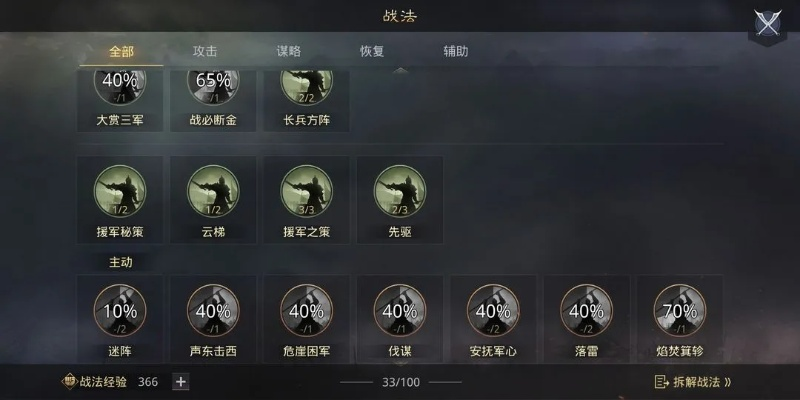800x400 pixels.
Task: Switch to the 辅助 tab
Action: (x=456, y=51)
